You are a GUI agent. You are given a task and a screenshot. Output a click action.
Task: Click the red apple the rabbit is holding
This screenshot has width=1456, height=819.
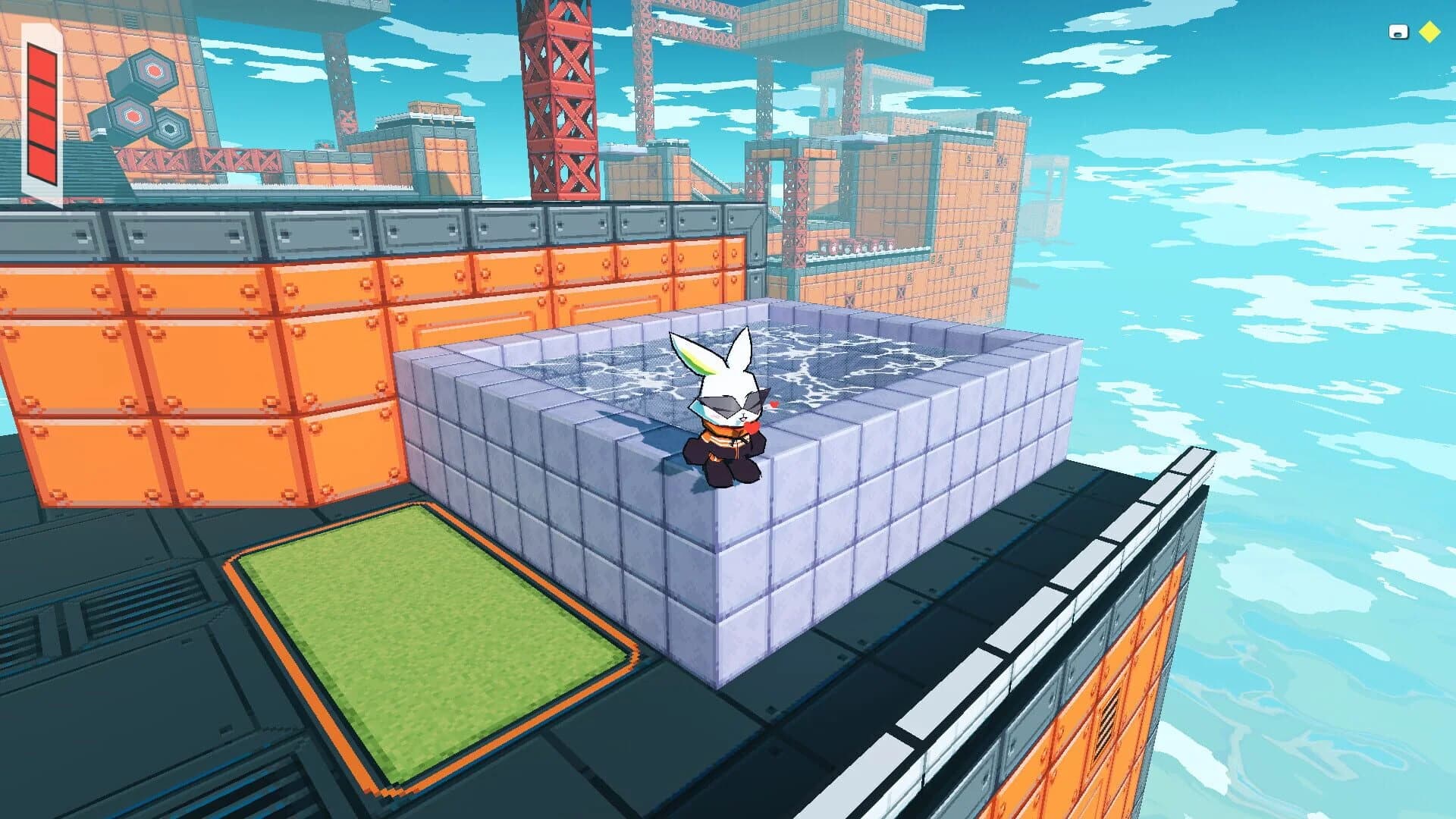pos(752,427)
